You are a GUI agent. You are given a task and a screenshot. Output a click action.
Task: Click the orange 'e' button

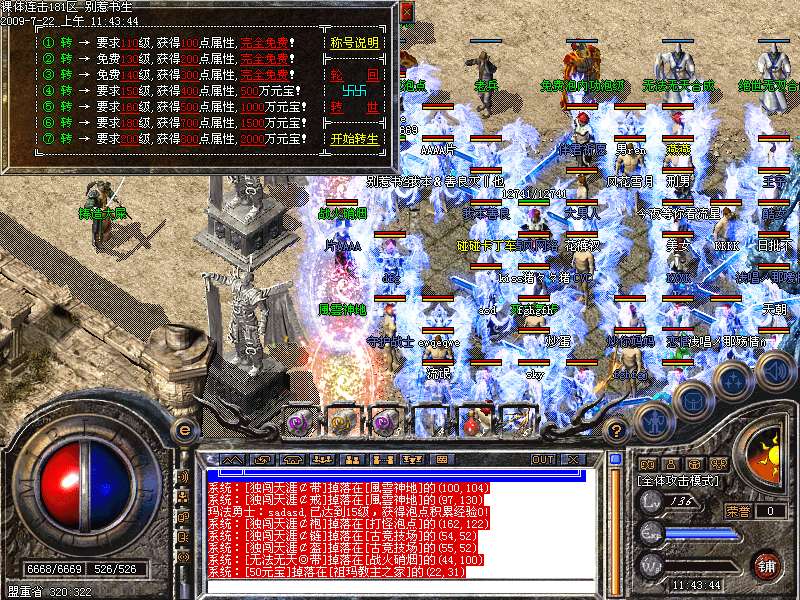click(x=184, y=431)
